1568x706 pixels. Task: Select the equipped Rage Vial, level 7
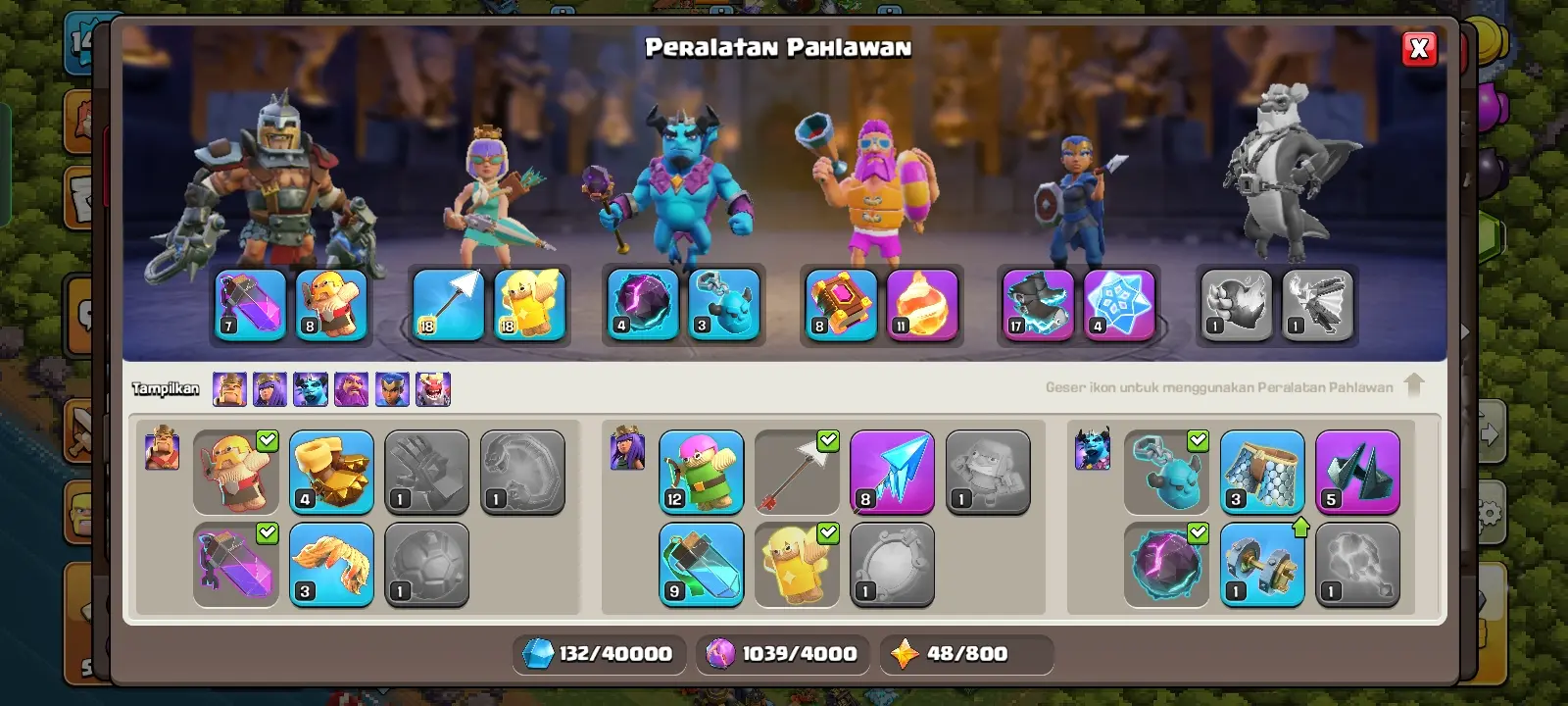[251, 305]
